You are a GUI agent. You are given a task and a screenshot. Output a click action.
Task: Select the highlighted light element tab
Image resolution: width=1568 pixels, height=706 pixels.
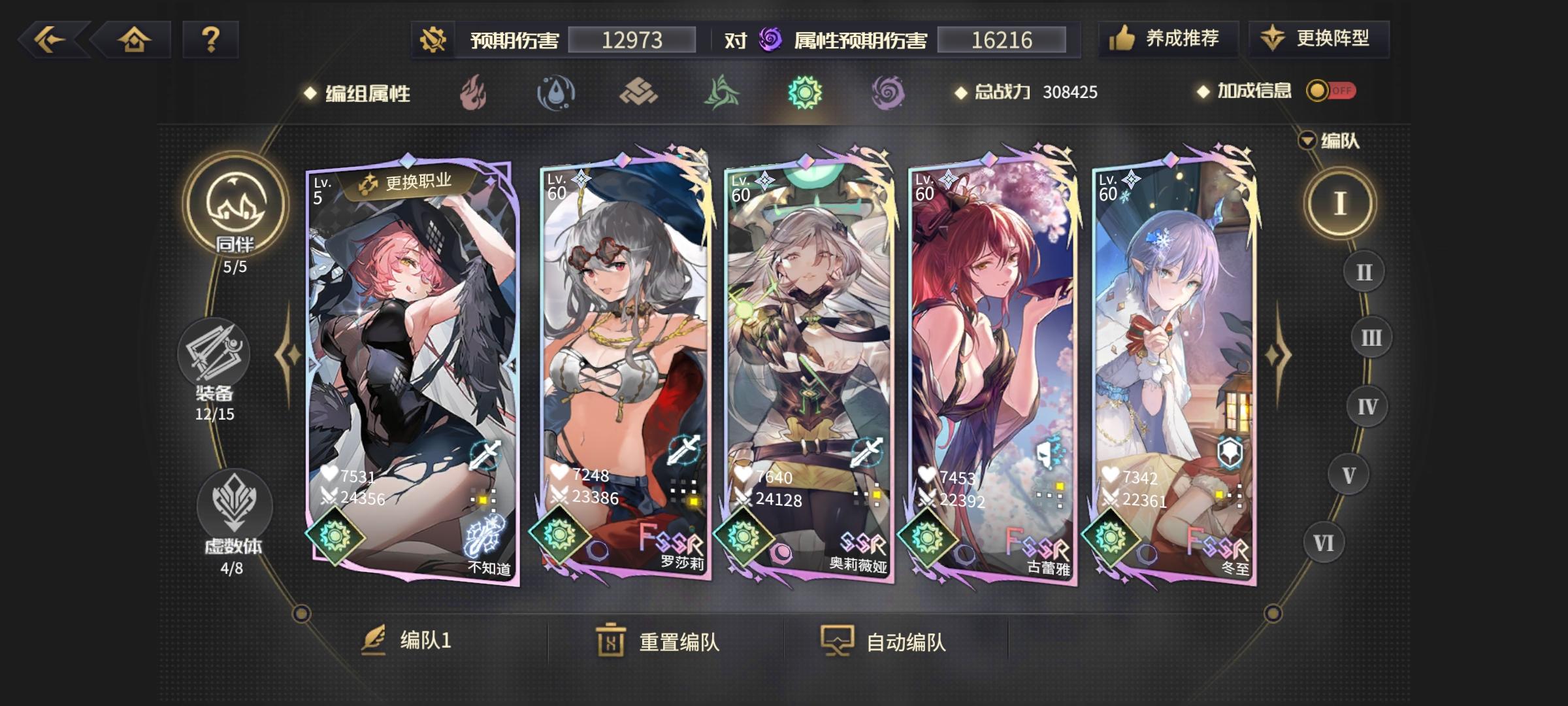(806, 92)
